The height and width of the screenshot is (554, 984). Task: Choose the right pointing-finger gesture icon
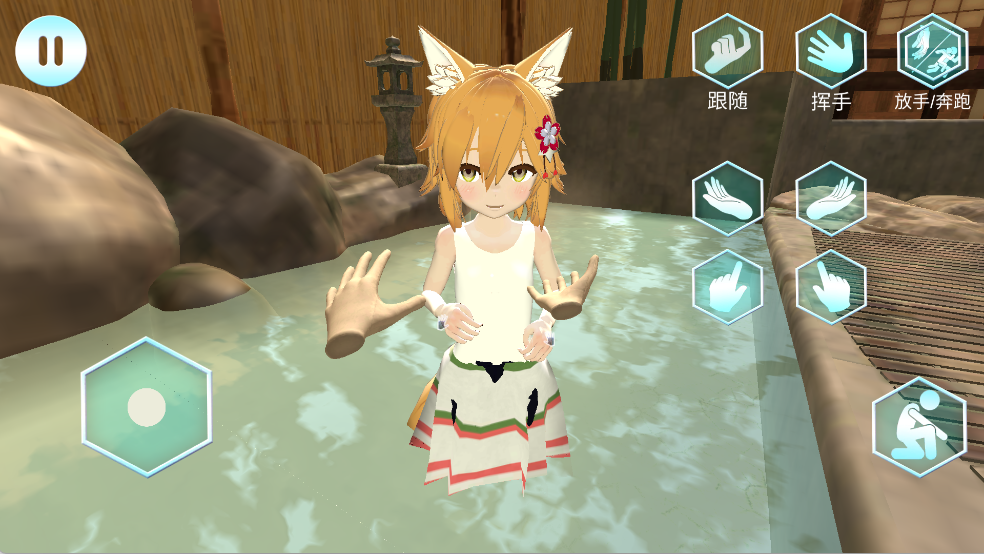[830, 286]
